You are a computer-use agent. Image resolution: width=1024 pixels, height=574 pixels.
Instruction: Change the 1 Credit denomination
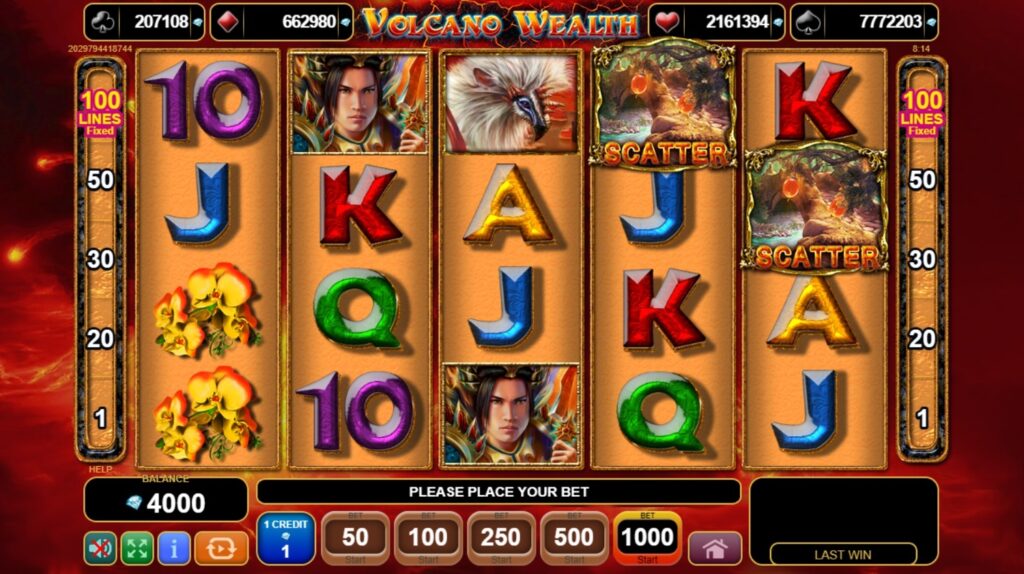pyautogui.click(x=286, y=539)
